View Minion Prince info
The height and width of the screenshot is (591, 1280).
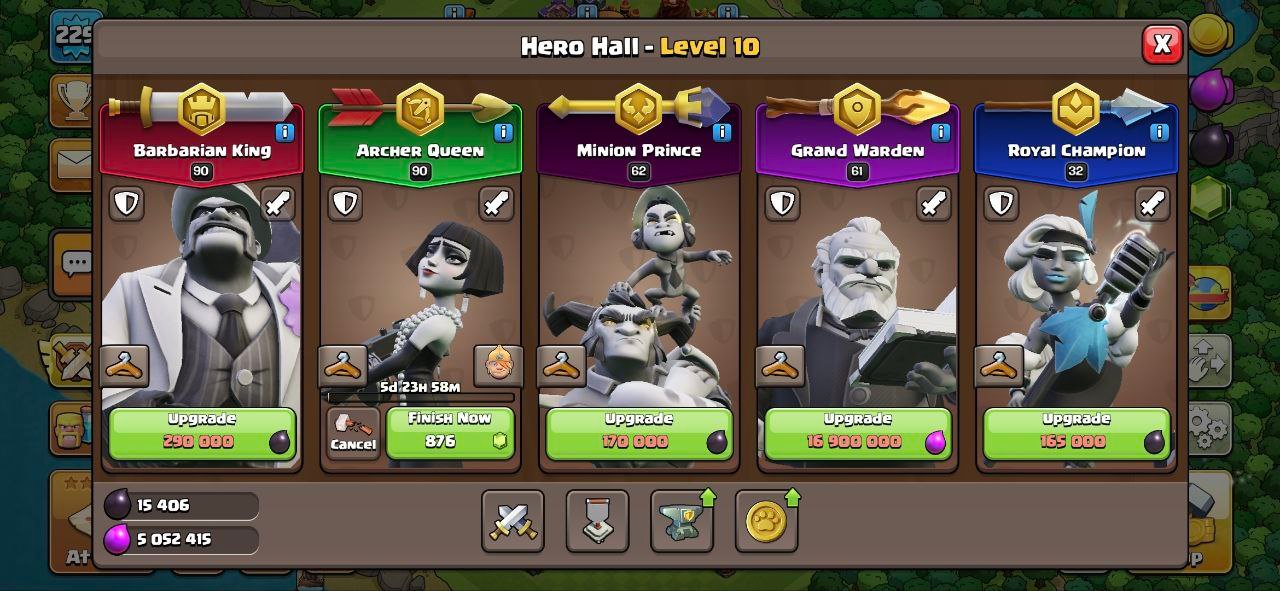(721, 132)
